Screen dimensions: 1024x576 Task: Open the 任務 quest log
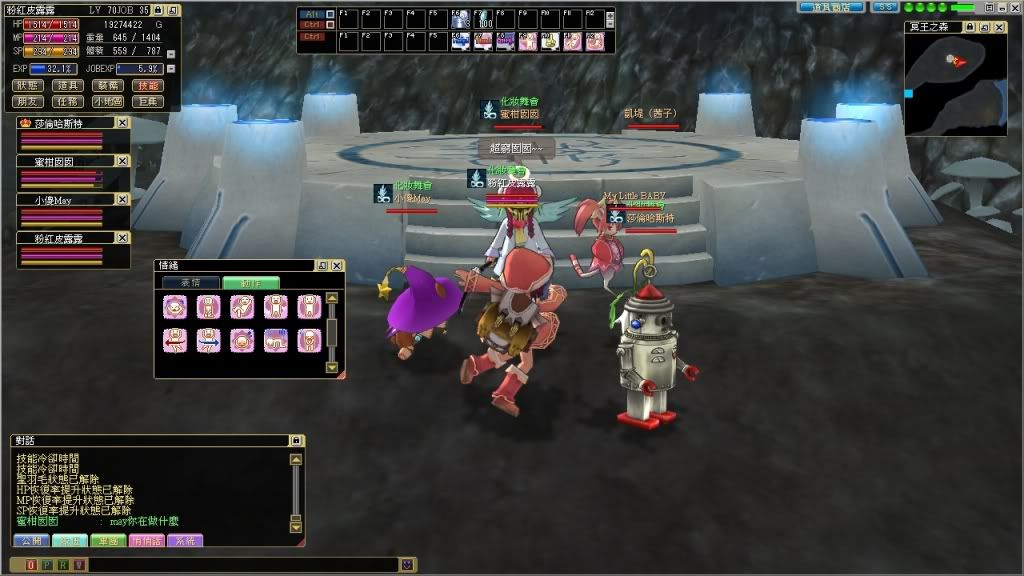67,101
